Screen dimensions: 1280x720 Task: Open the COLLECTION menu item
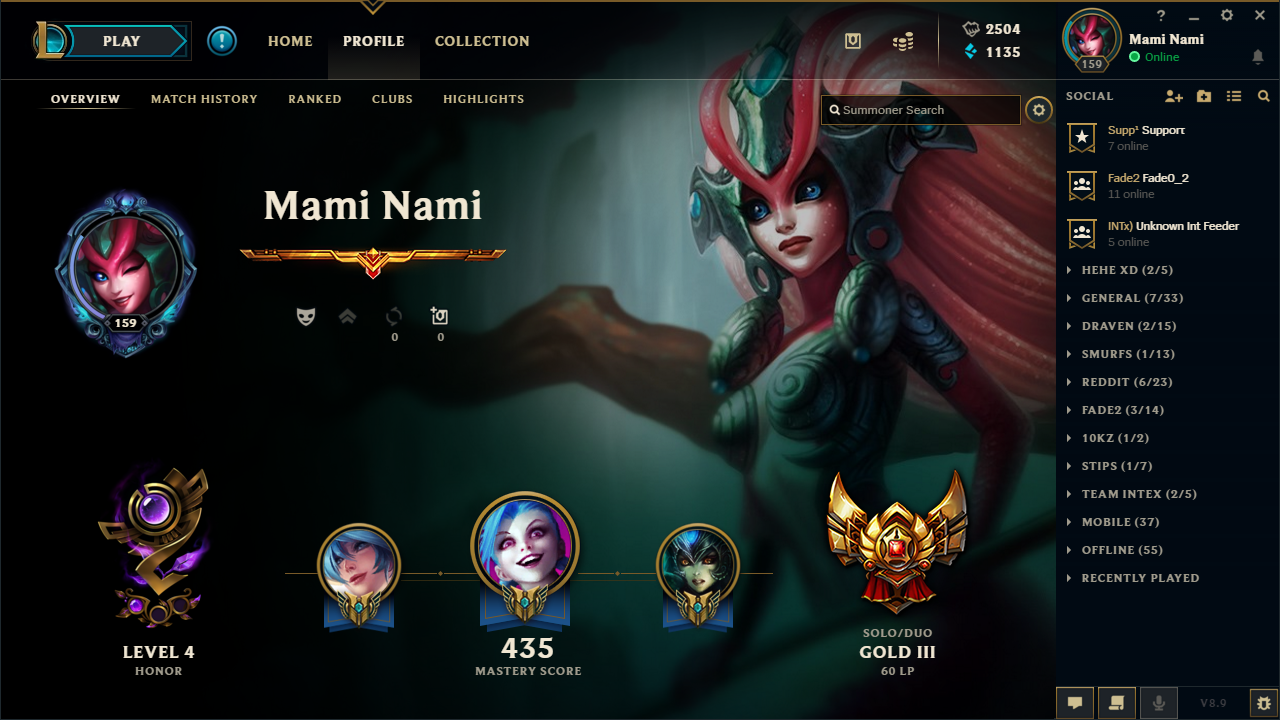click(x=482, y=41)
